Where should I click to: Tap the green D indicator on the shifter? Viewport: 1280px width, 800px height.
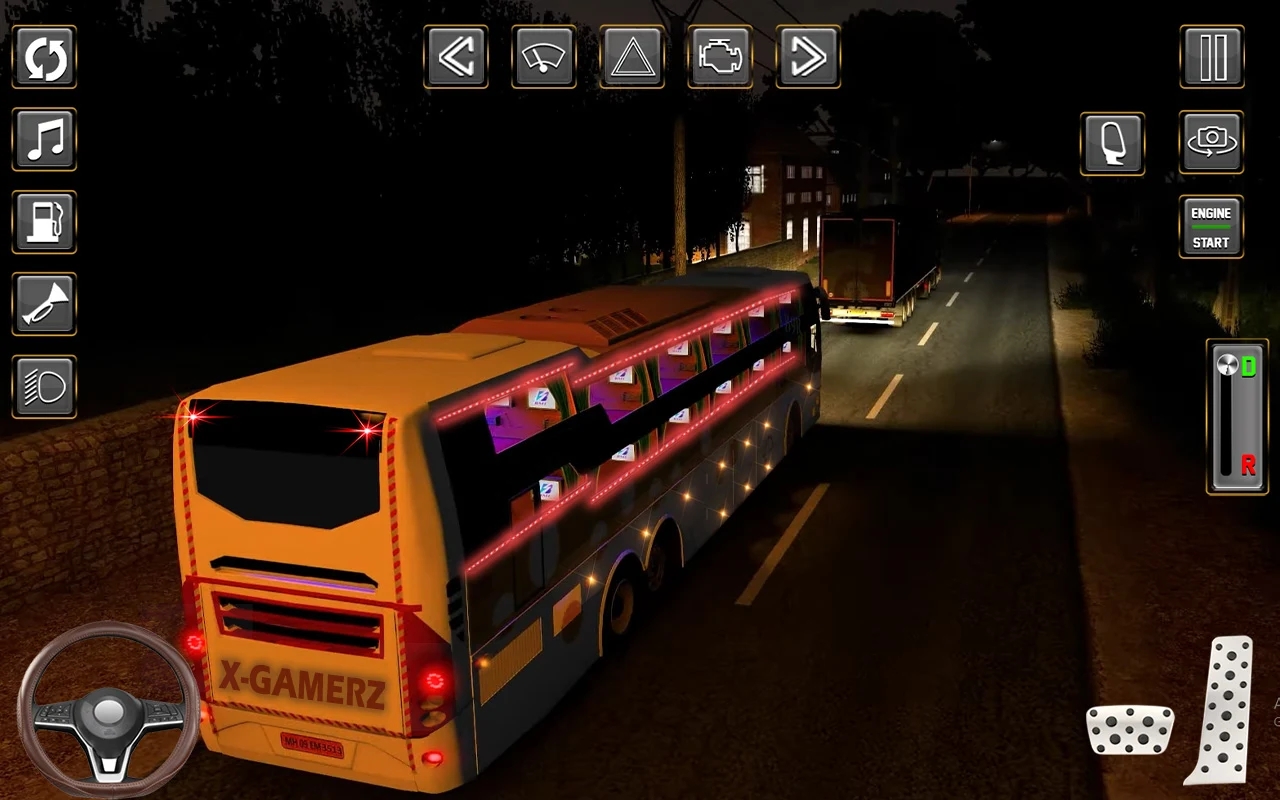[1246, 366]
